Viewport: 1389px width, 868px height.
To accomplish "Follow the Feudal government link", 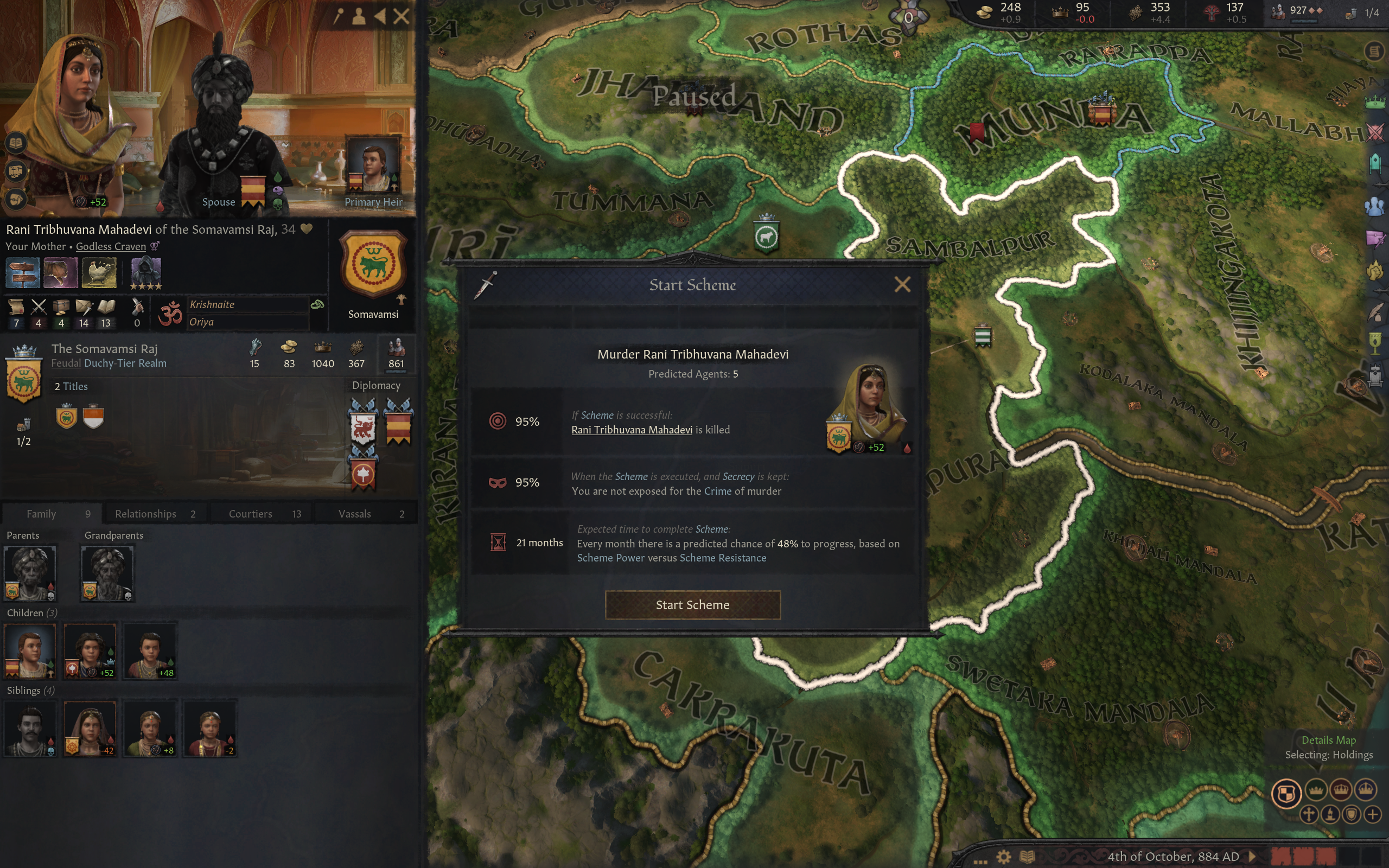I will point(66,363).
